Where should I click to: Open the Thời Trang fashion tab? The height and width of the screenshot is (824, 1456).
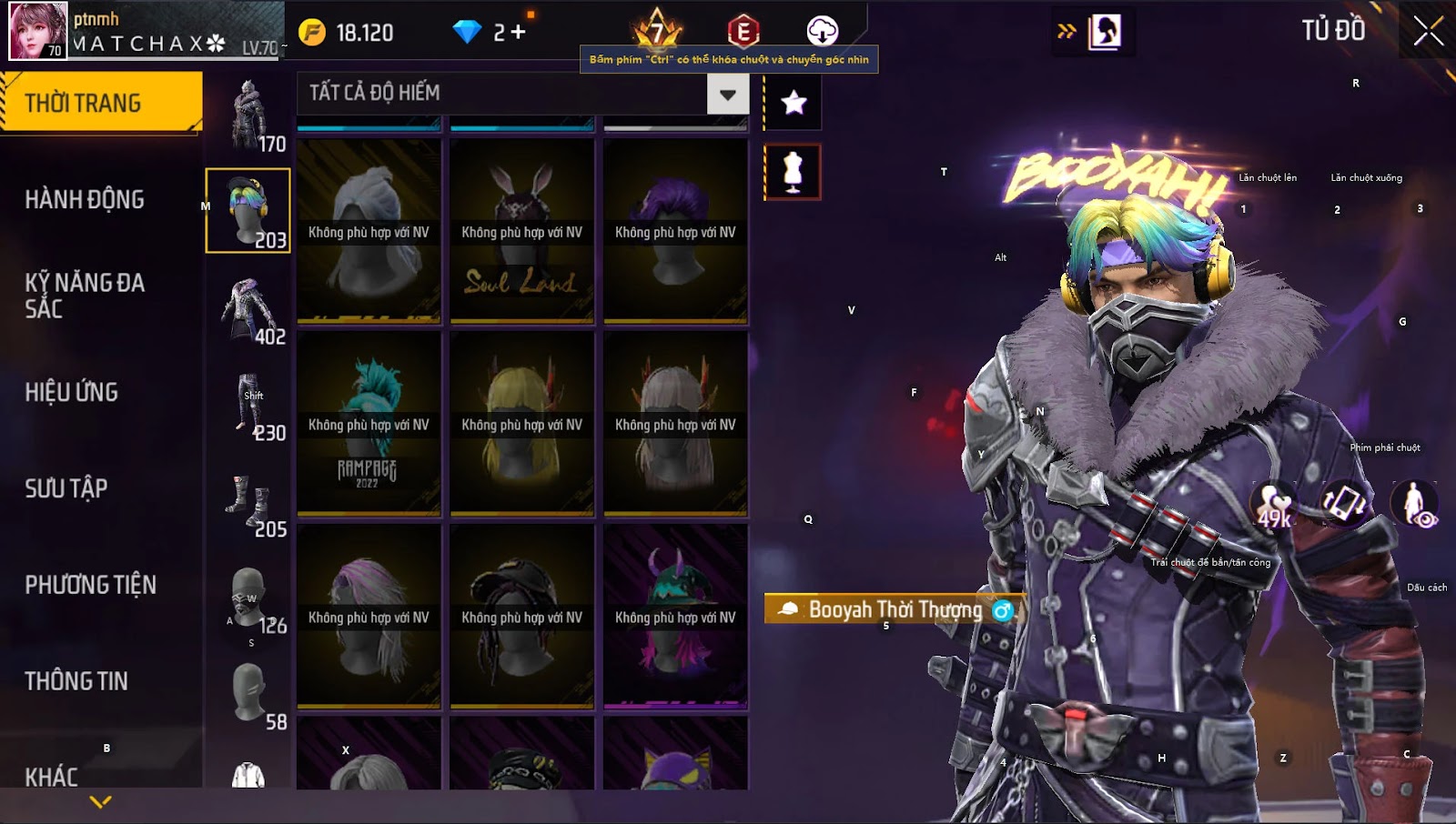100,103
